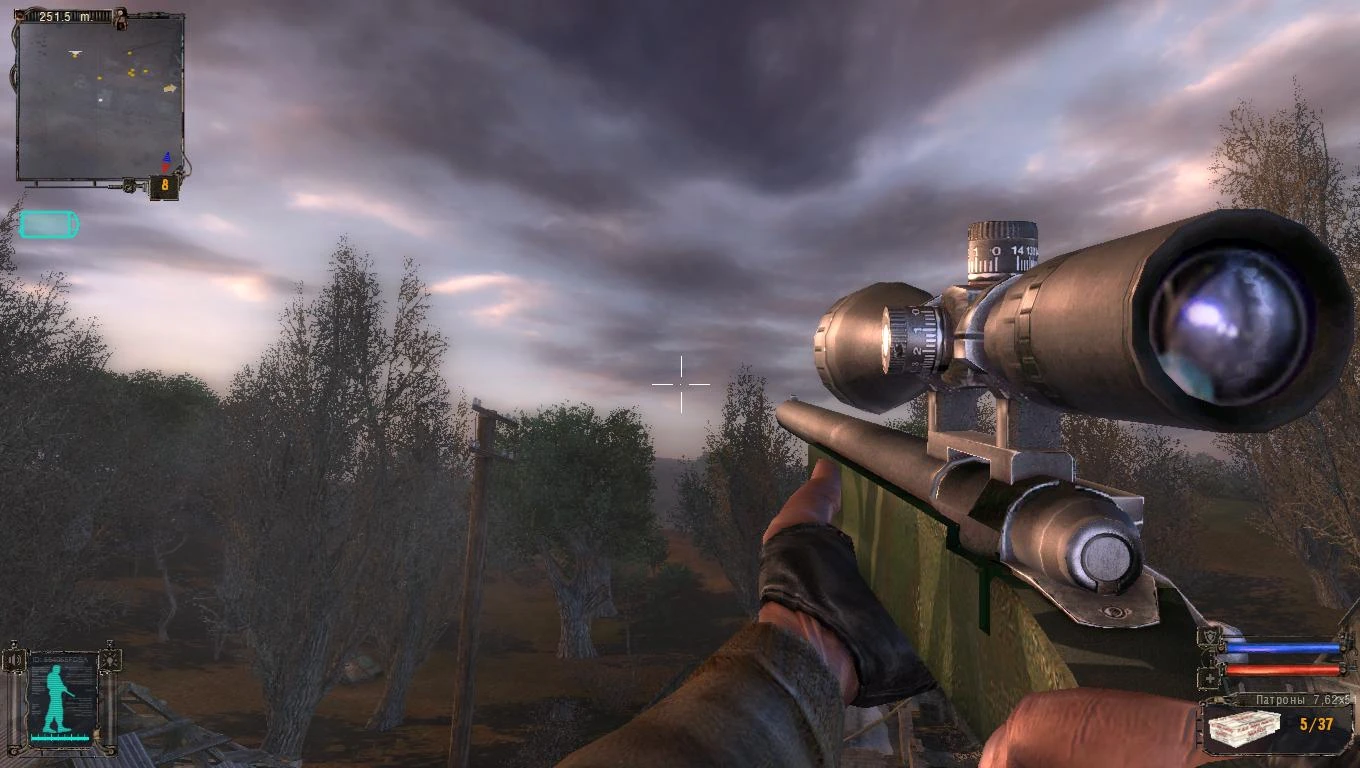Screen dimensions: 1360x768
Task: Select the white player arrow marker on the minimap
Action: pos(75,52)
